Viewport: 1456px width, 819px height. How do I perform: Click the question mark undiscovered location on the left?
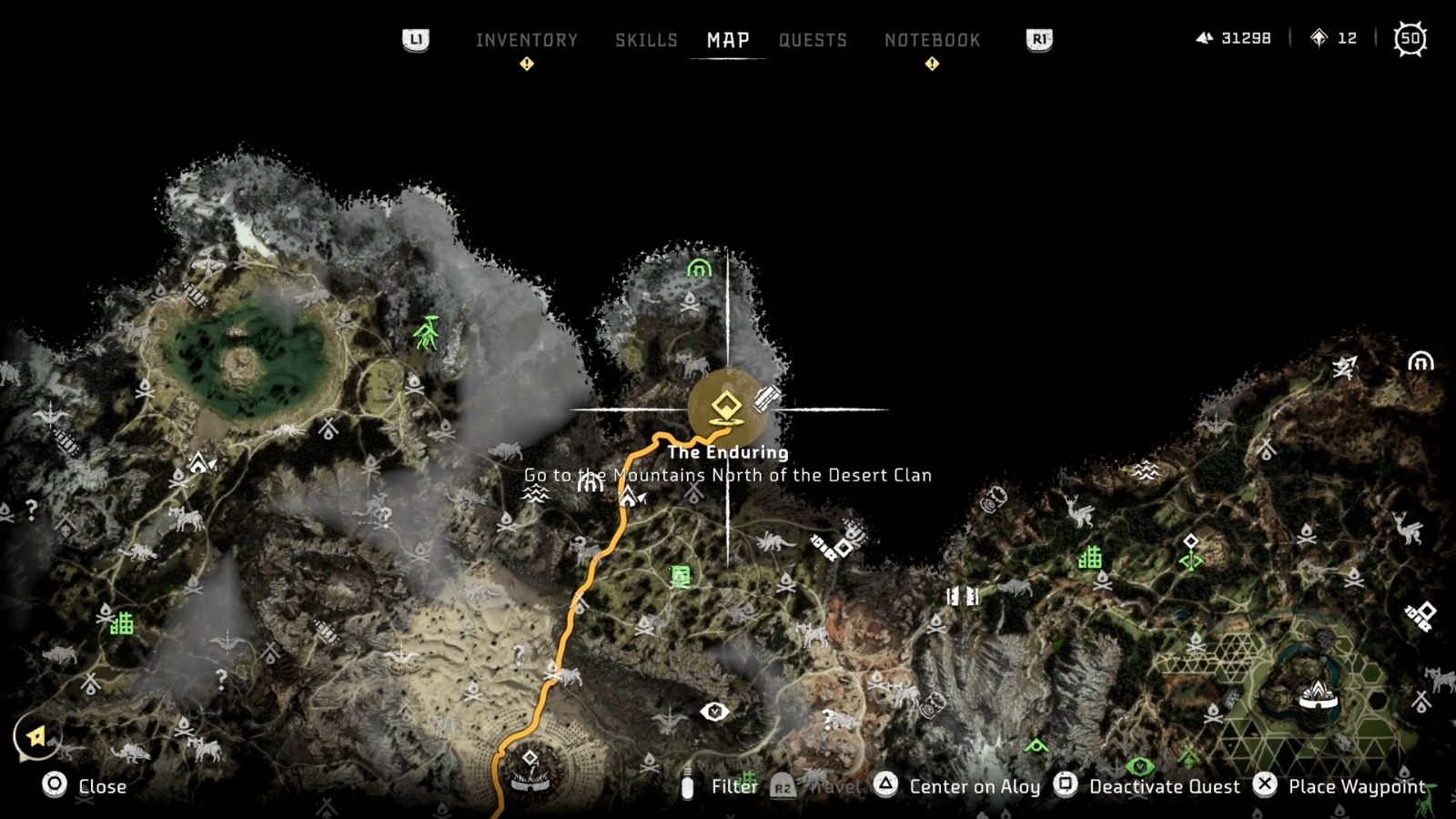[30, 507]
